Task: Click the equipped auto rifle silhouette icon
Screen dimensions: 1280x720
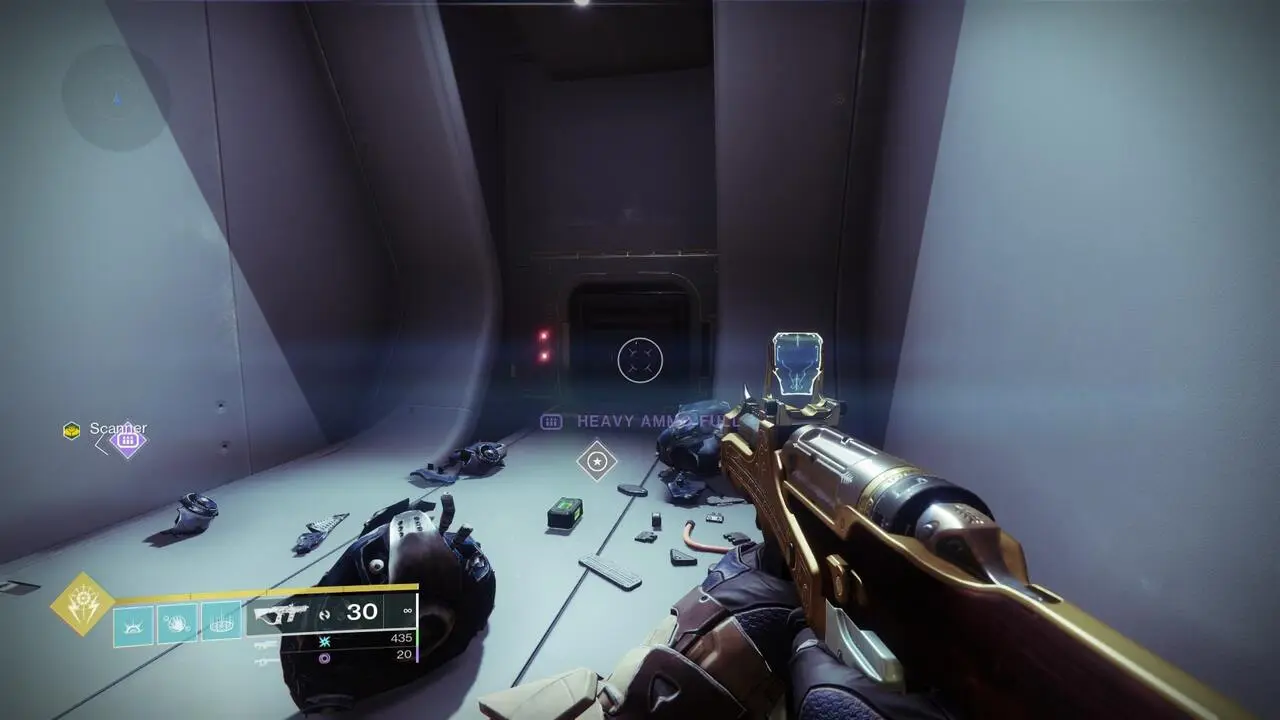Action: coord(283,610)
